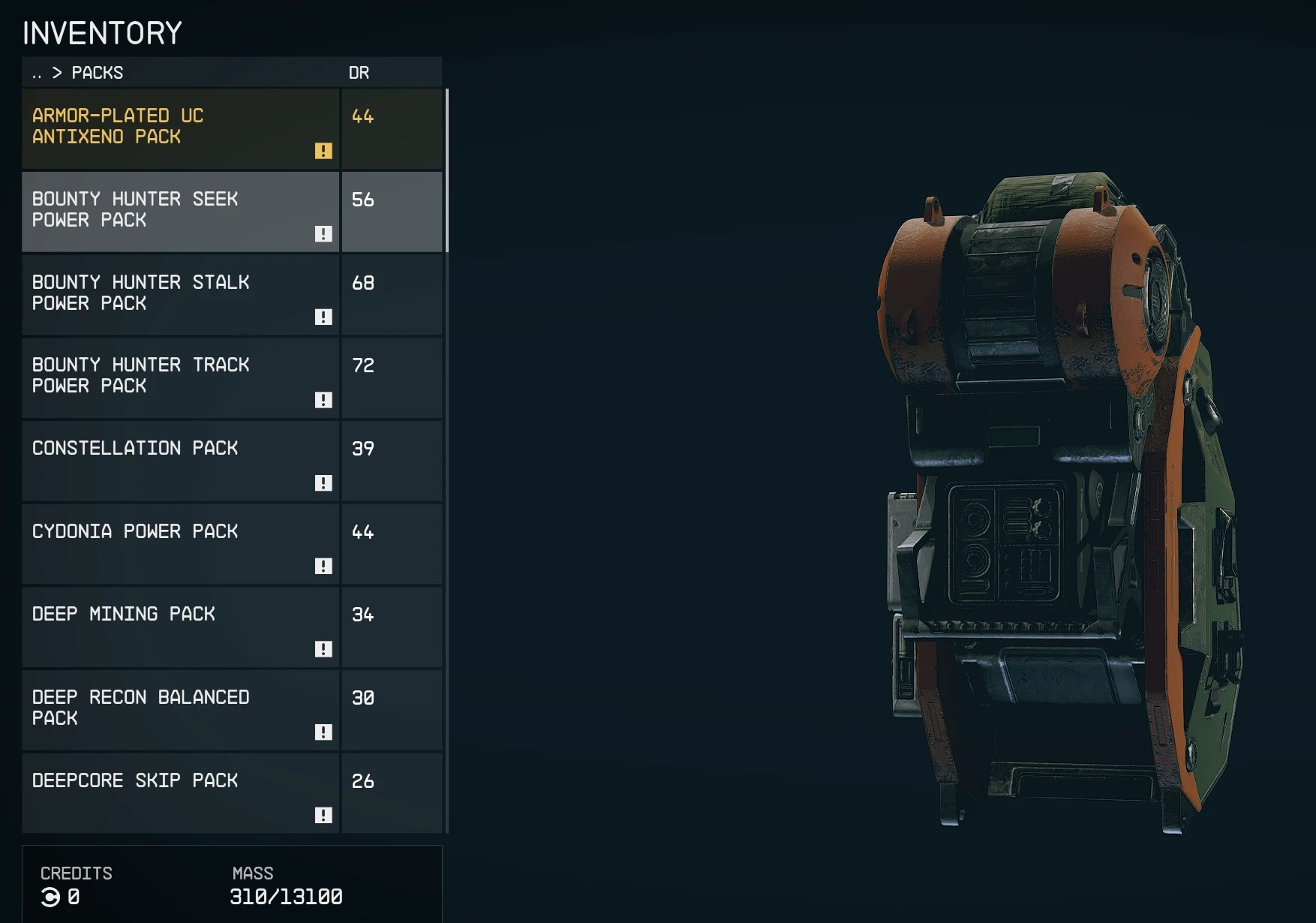Click the alert badge on Cydonia Power Pack
The height and width of the screenshot is (923, 1316).
tap(324, 567)
